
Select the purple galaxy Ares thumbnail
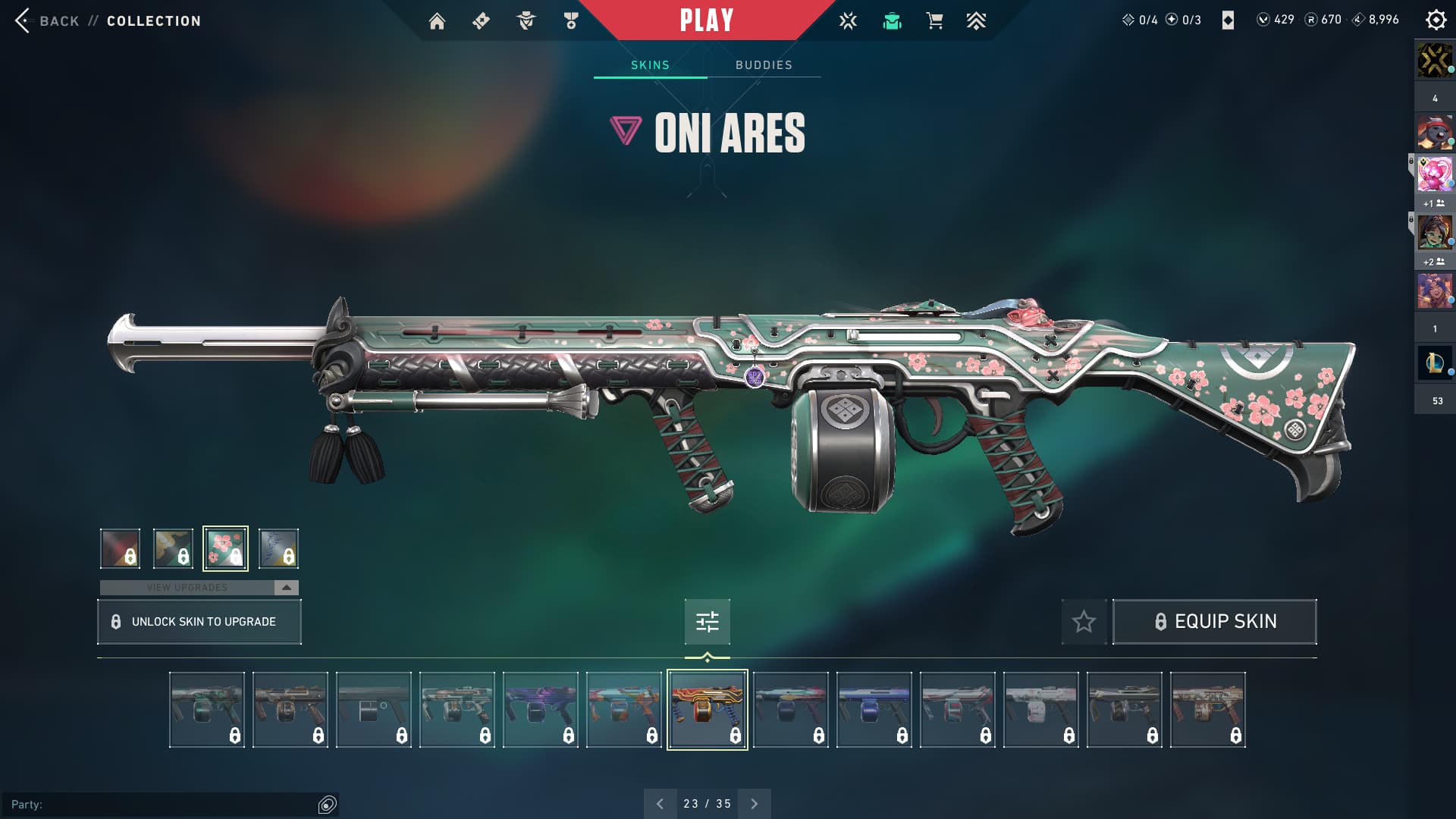pyautogui.click(x=540, y=710)
